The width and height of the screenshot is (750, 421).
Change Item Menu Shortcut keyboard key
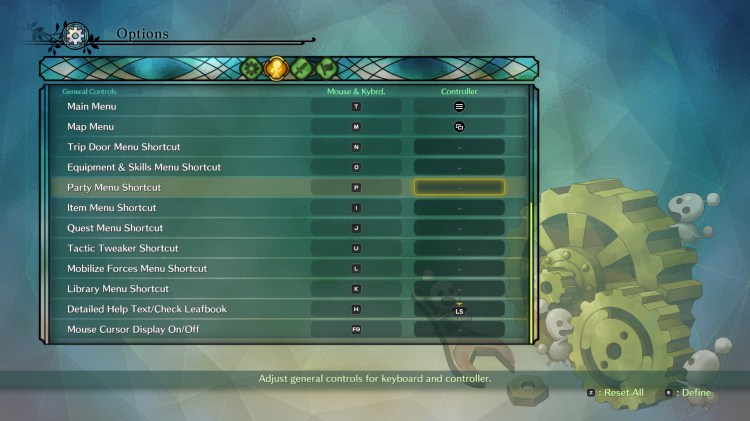(x=356, y=208)
